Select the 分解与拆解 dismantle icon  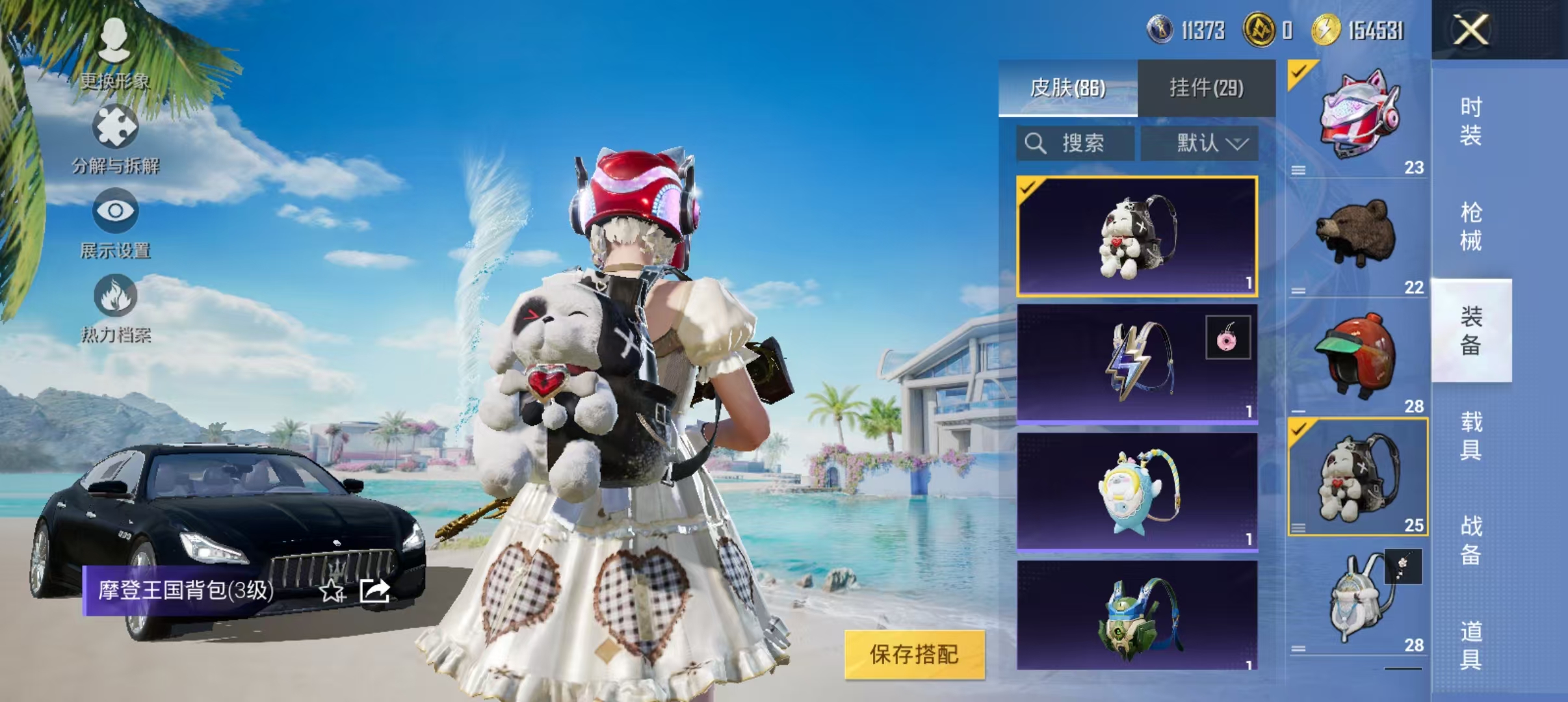[116, 127]
